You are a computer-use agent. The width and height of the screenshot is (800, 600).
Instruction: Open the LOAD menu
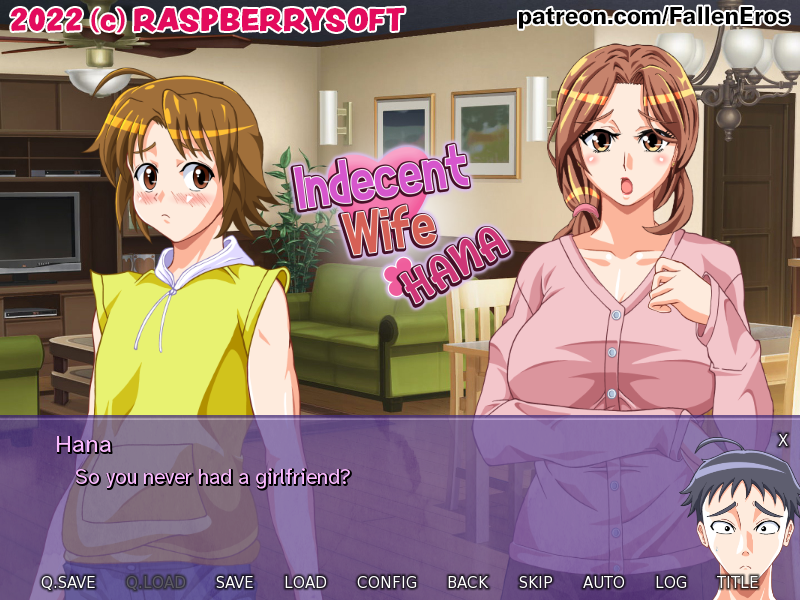tap(305, 582)
